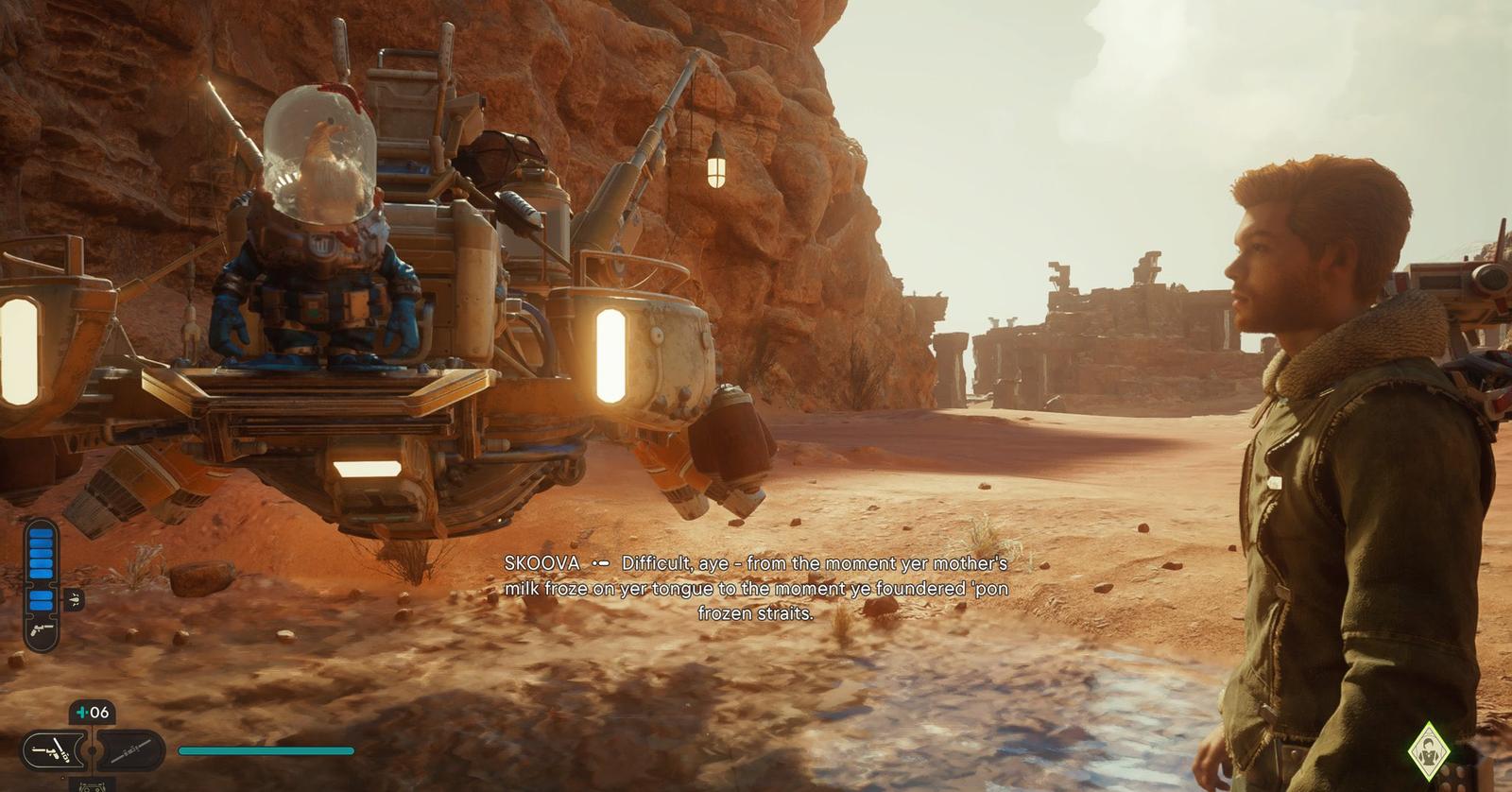
Task: Click the green diamond companion portrait icon
Action: 1428,753
